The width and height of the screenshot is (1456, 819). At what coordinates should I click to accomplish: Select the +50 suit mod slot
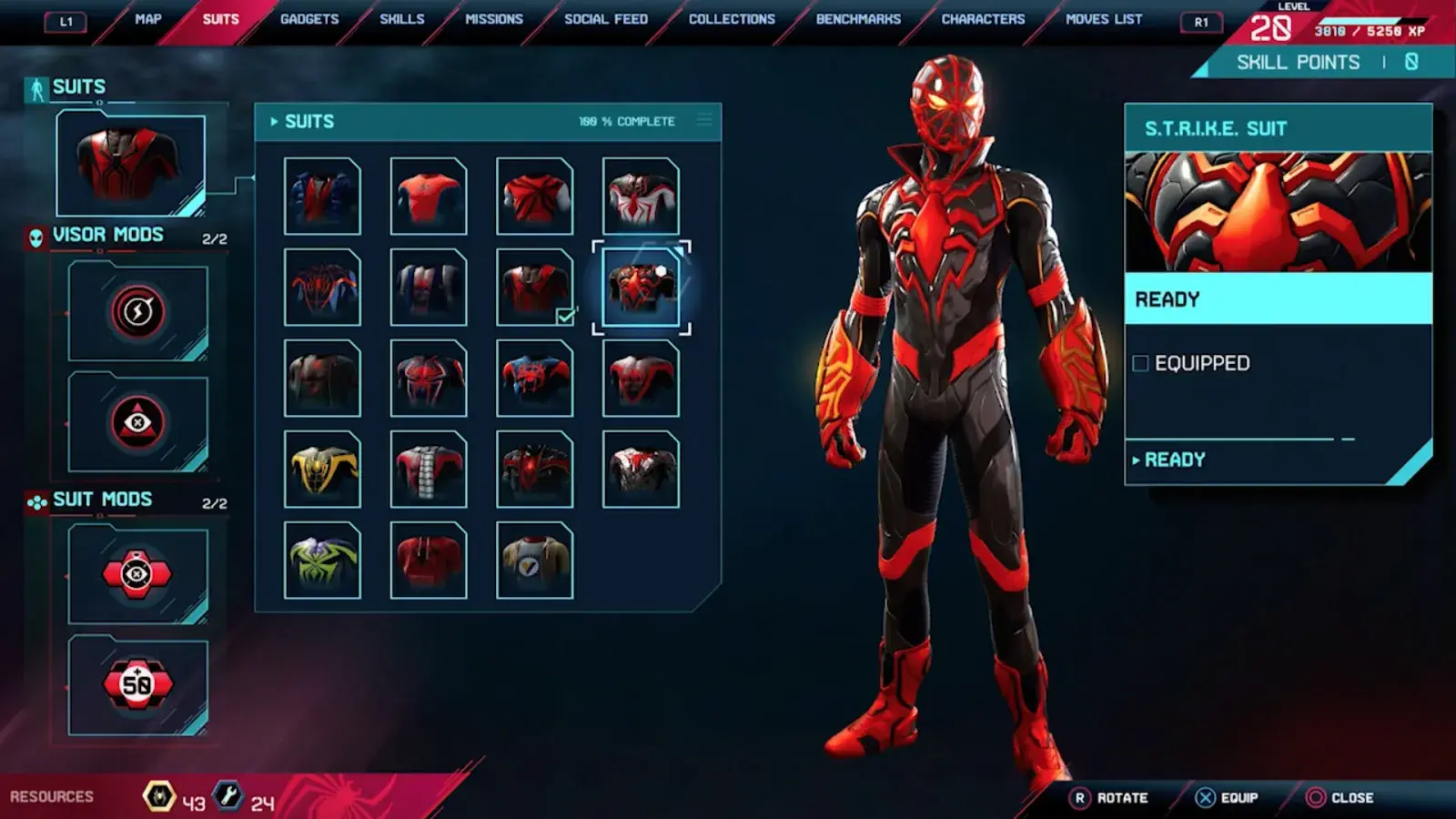click(137, 684)
